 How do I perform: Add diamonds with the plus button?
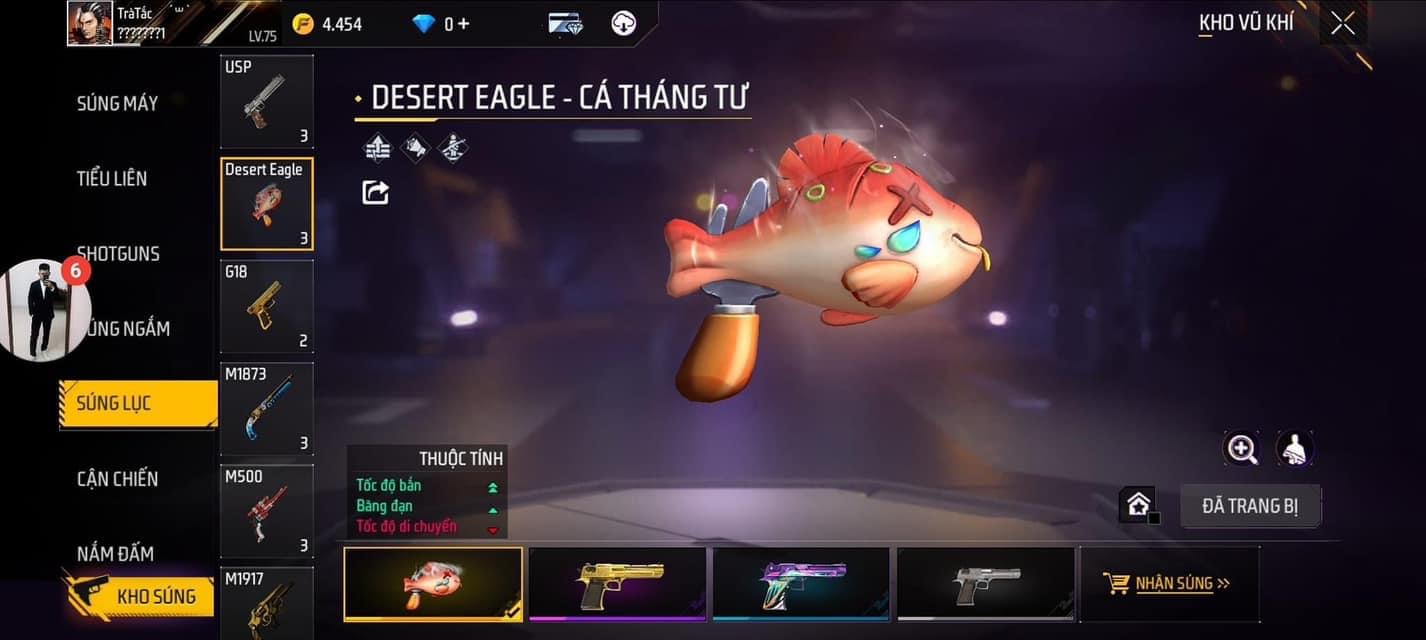tap(463, 24)
